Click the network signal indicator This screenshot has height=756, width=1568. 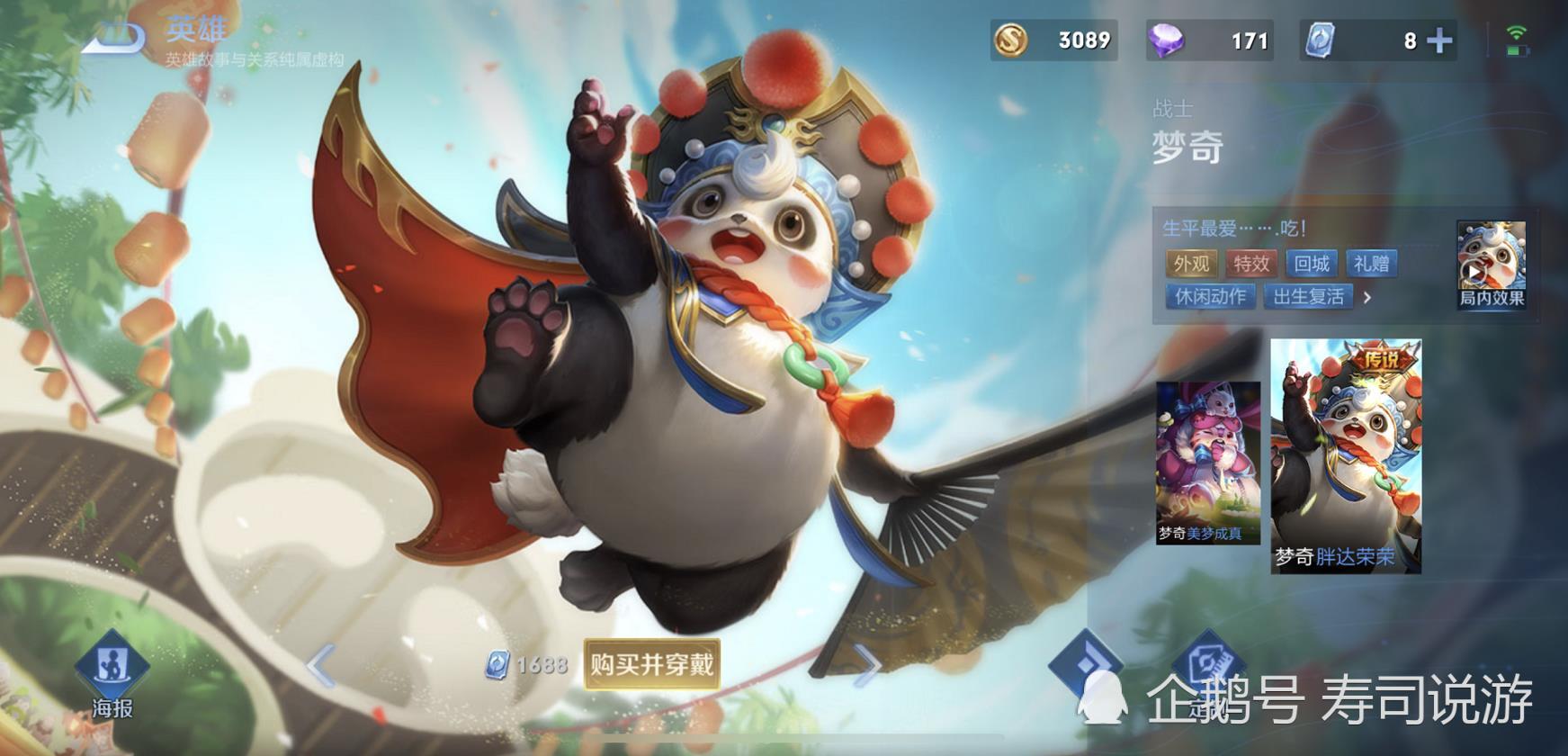pyautogui.click(x=1517, y=32)
